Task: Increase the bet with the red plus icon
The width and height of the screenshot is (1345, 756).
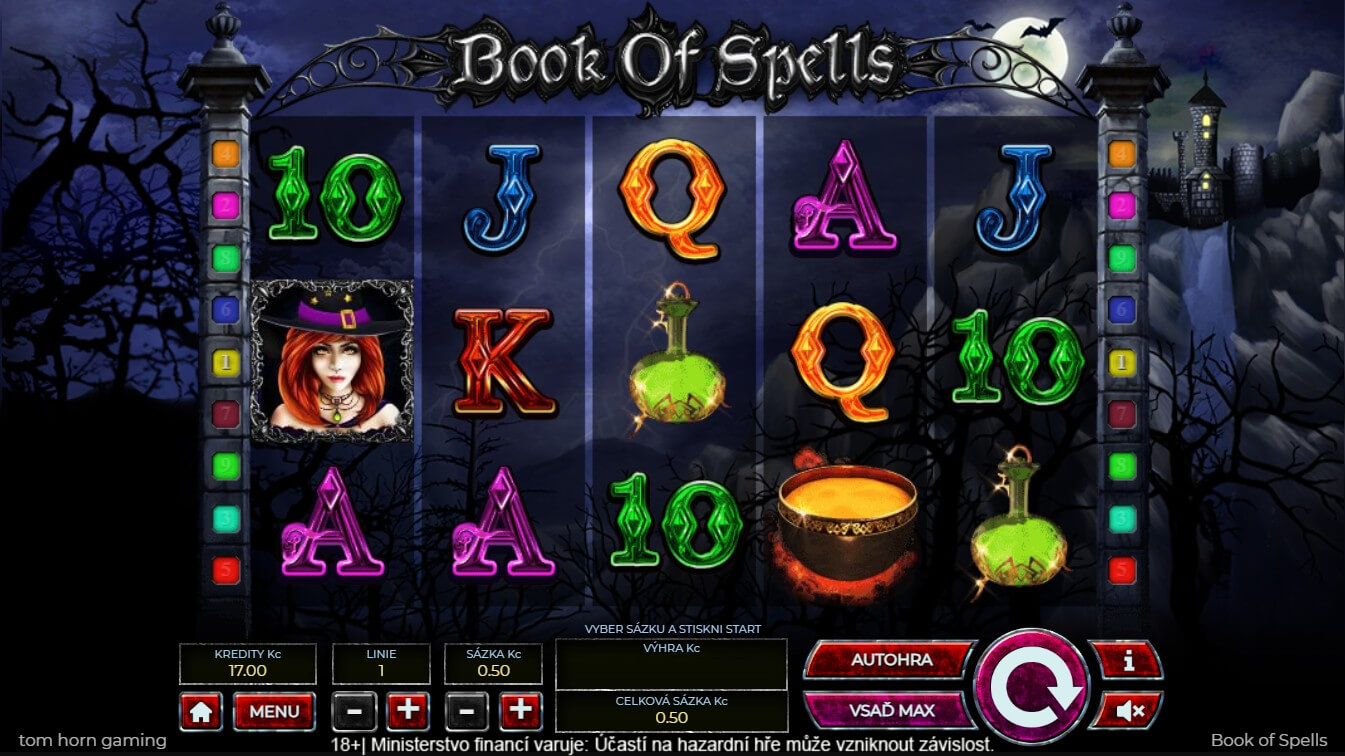Action: [x=520, y=711]
